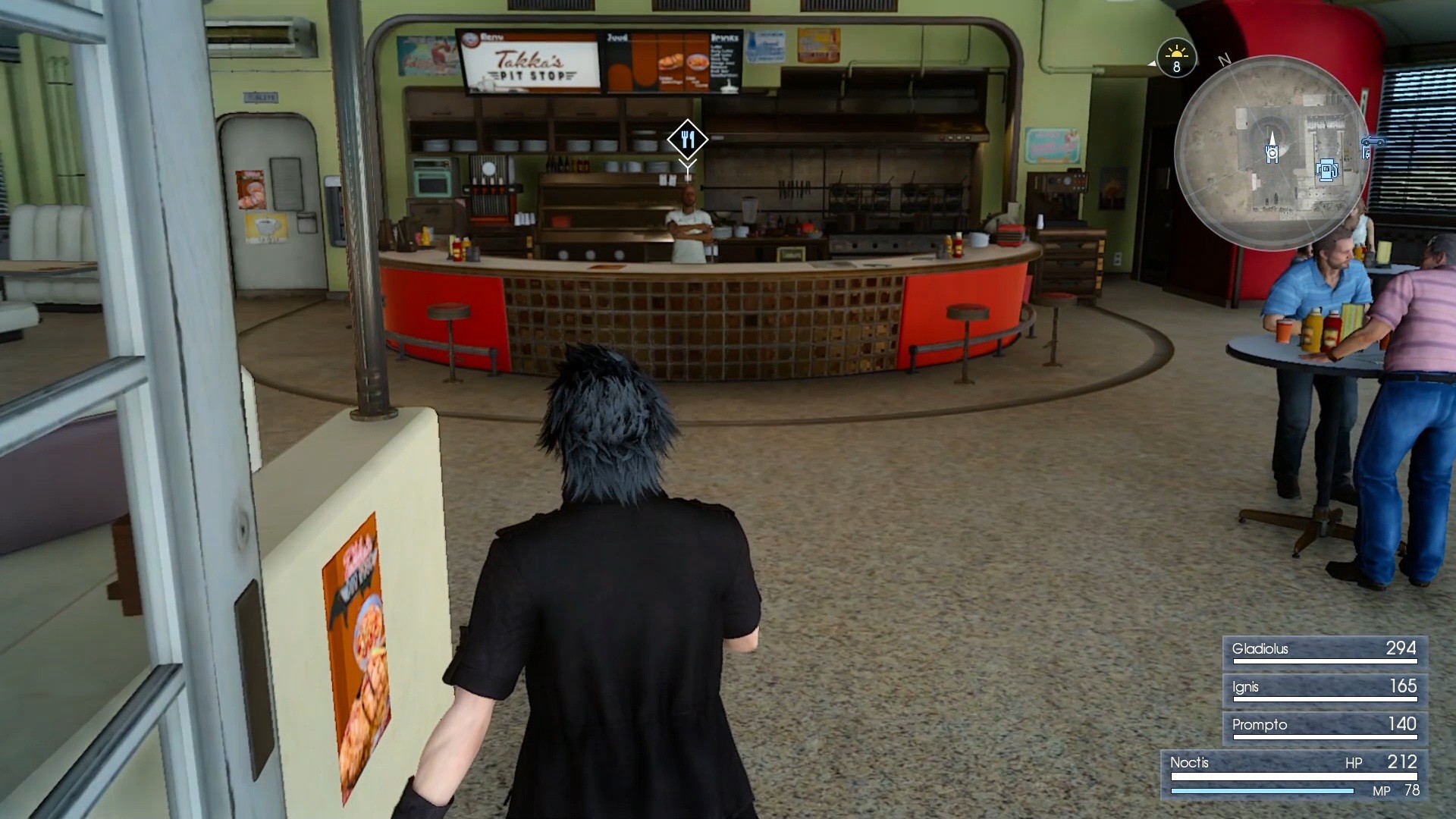Select the diner icon beneath the player arrow
1456x819 pixels.
pos(1271,154)
